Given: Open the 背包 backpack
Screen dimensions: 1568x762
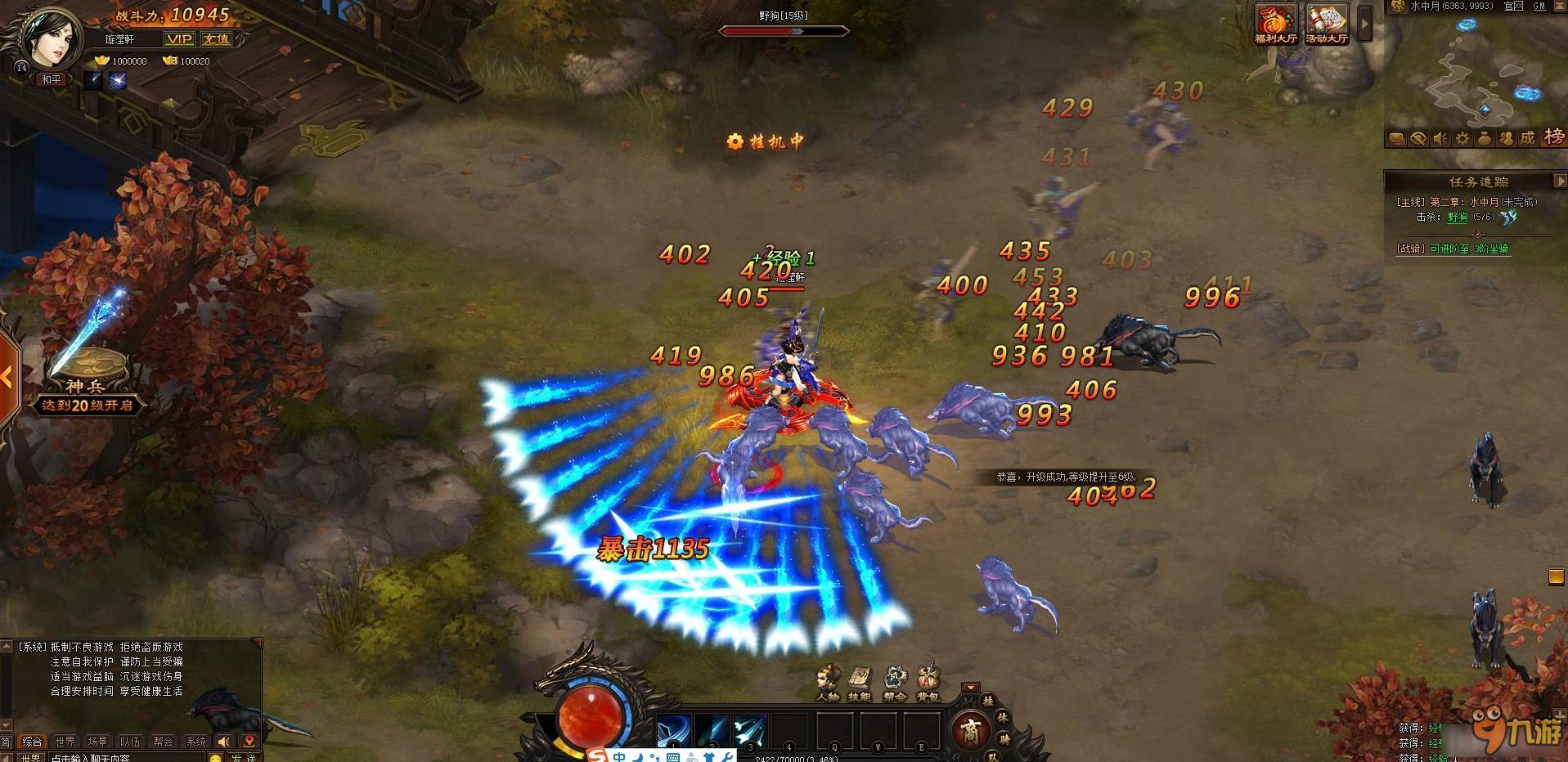Looking at the screenshot, I should 928,682.
